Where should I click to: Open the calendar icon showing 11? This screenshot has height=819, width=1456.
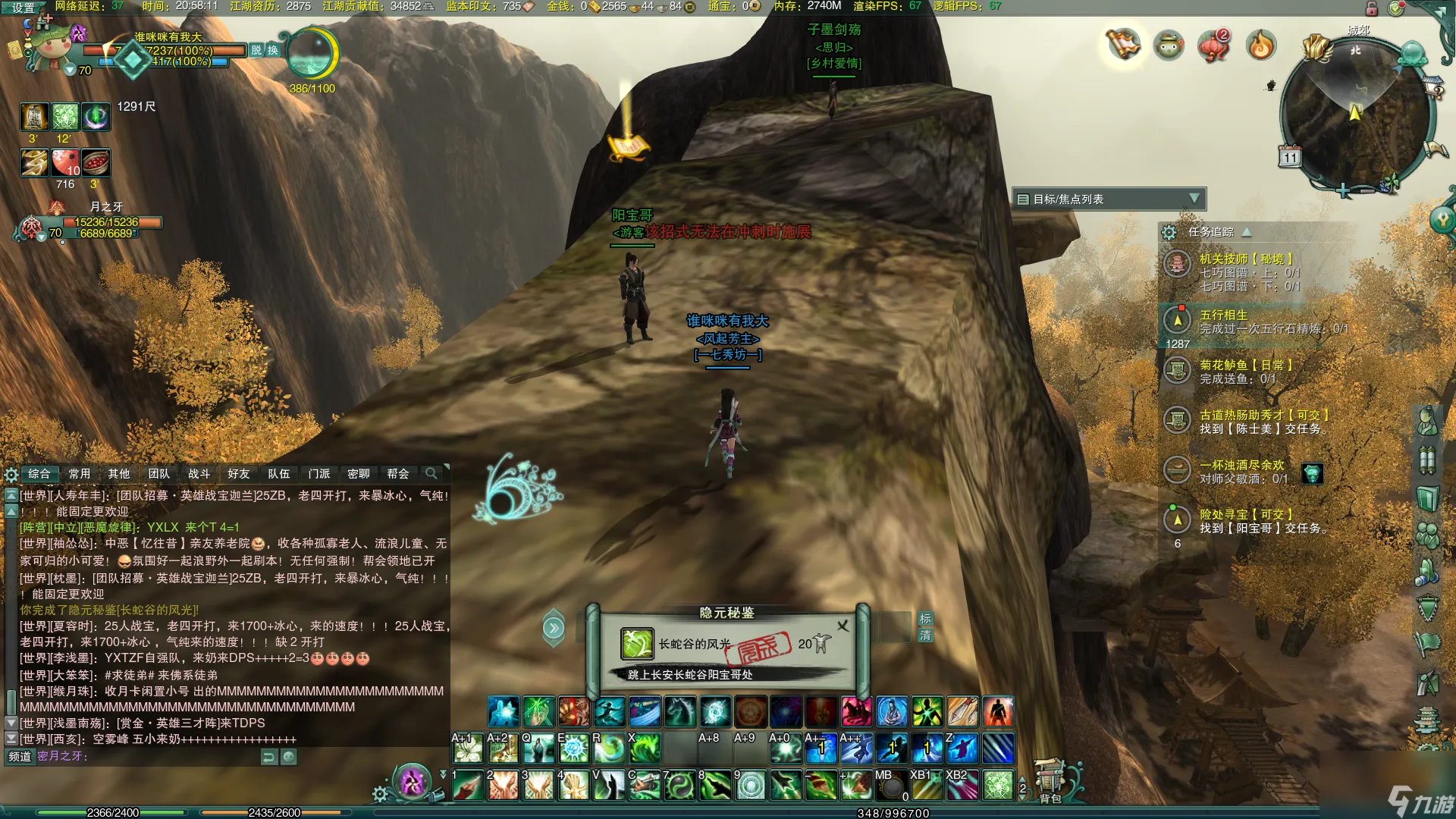tap(1290, 157)
